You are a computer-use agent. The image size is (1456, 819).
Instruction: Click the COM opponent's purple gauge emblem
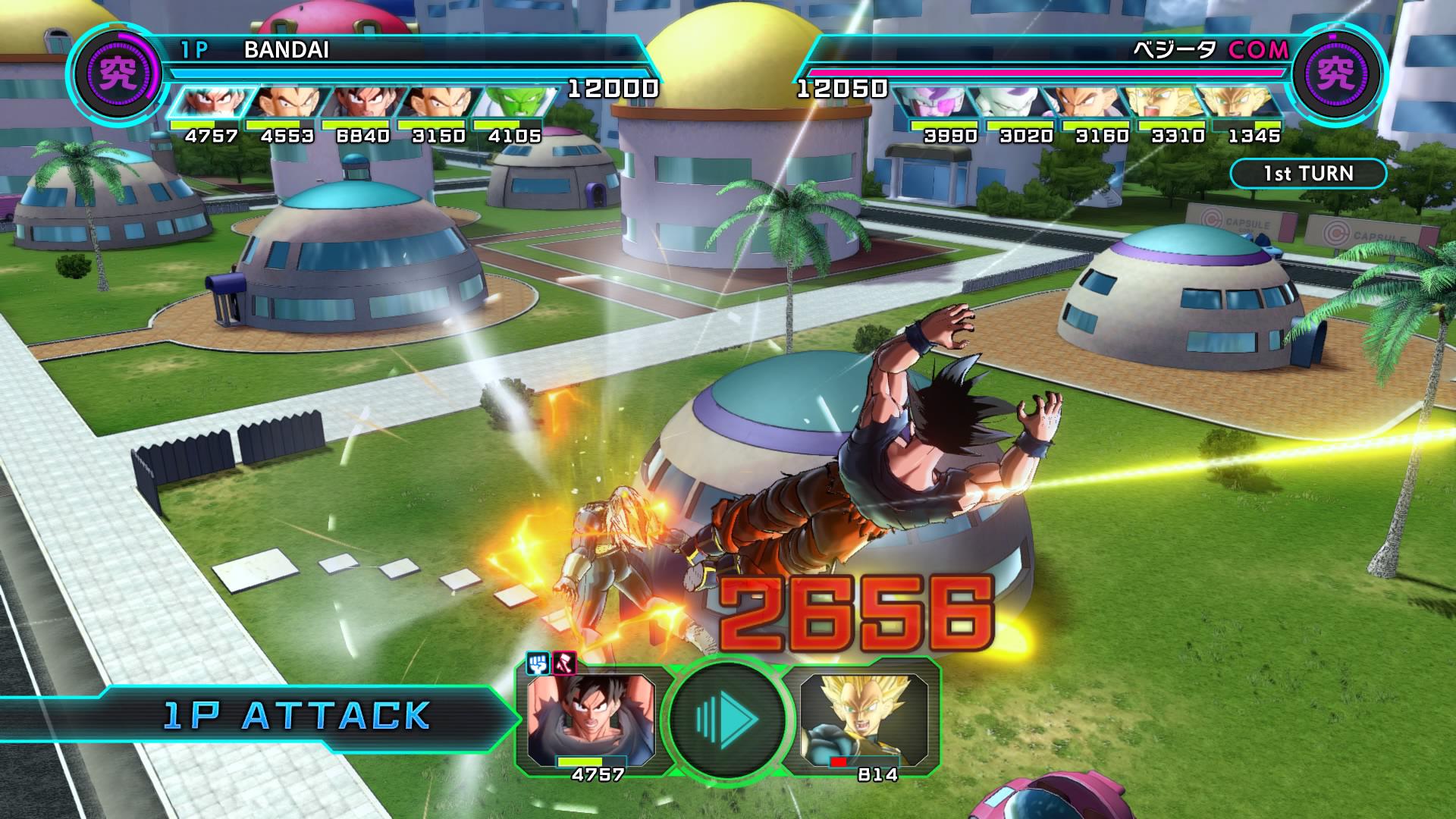tap(1336, 74)
